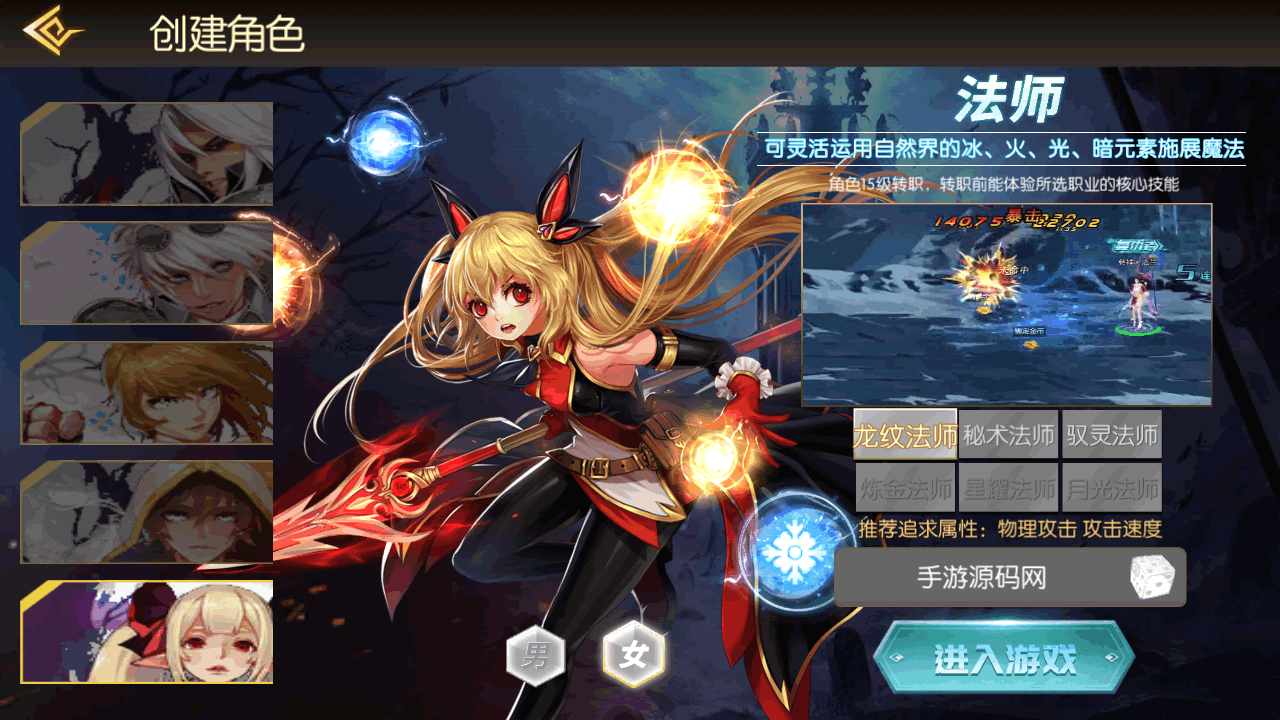Pick the orange-haired fighter portrait
The width and height of the screenshot is (1280, 720).
click(x=147, y=393)
